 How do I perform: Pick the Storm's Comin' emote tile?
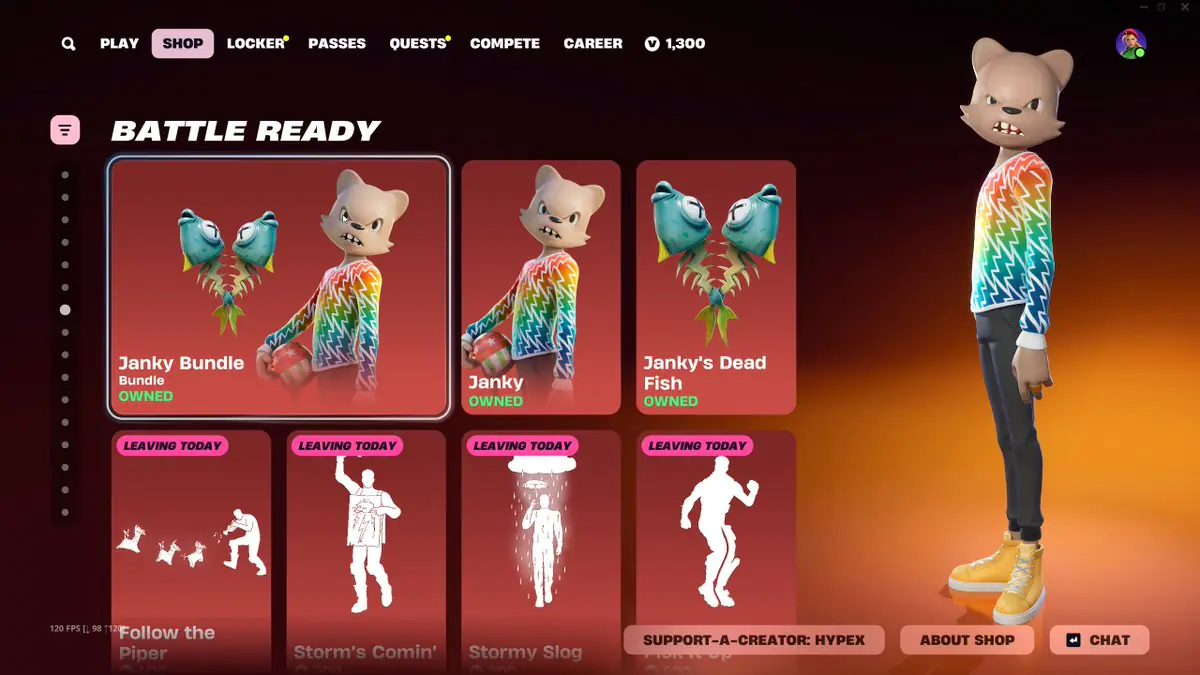(366, 540)
